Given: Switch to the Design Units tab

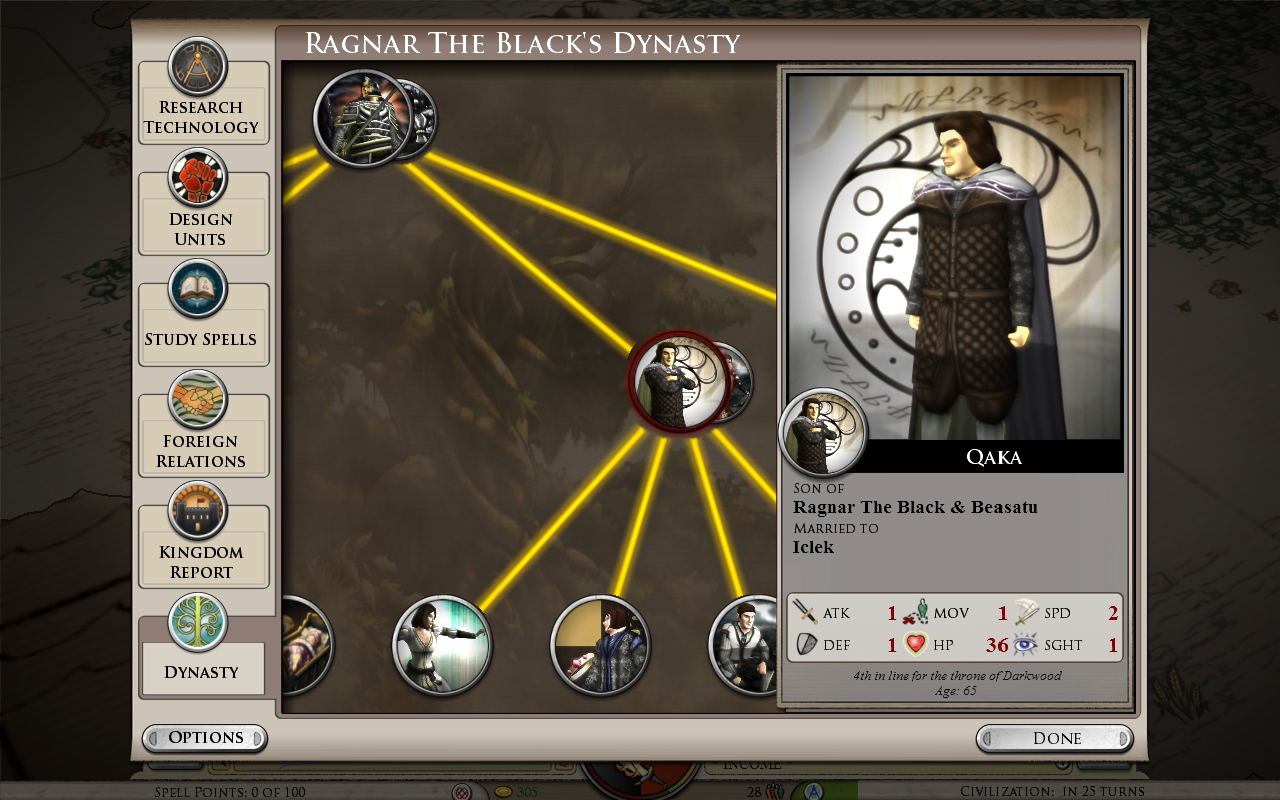Looking at the screenshot, I should click(202, 214).
